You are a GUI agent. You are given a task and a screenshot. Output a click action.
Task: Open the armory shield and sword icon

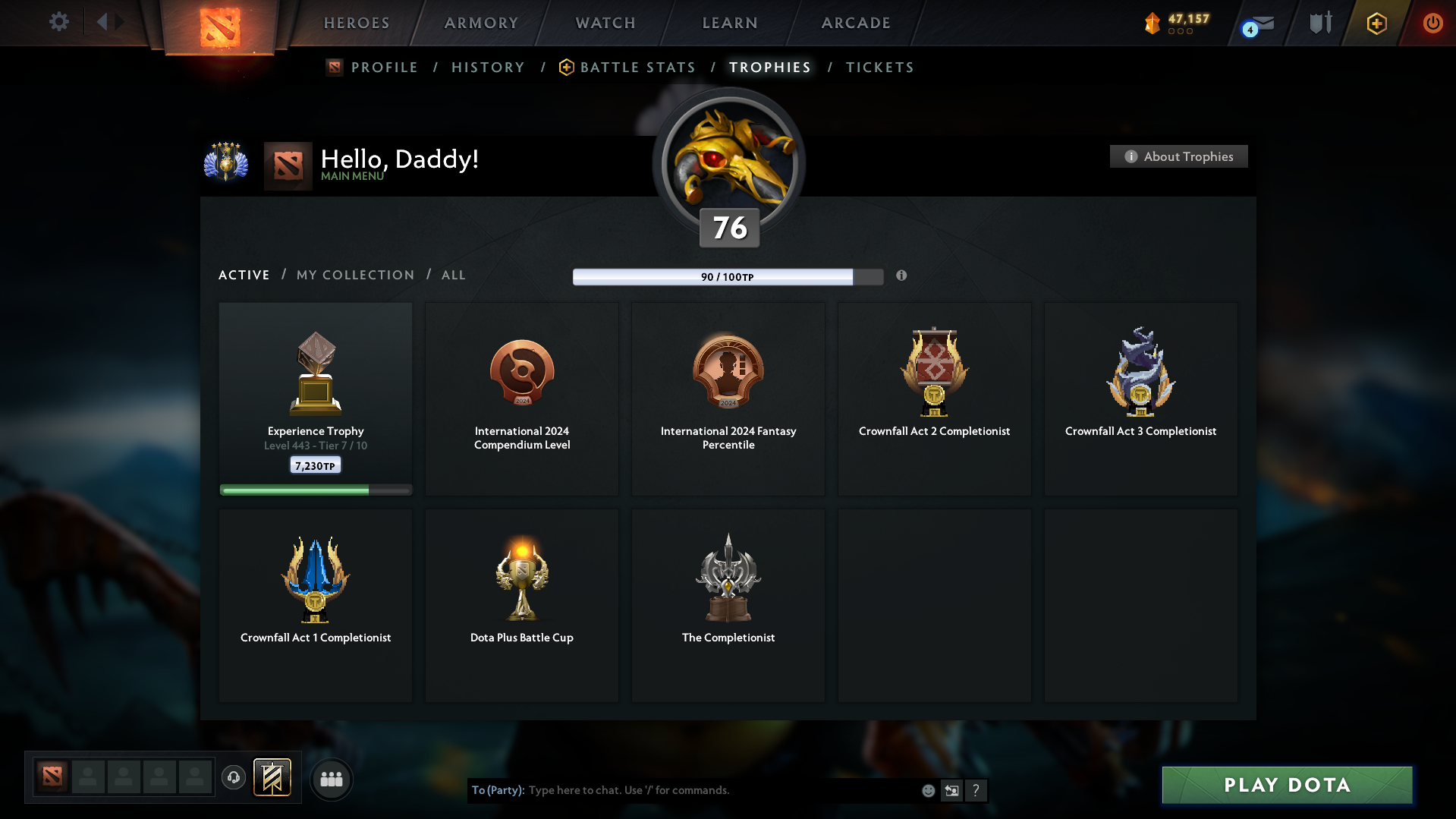tap(1319, 23)
